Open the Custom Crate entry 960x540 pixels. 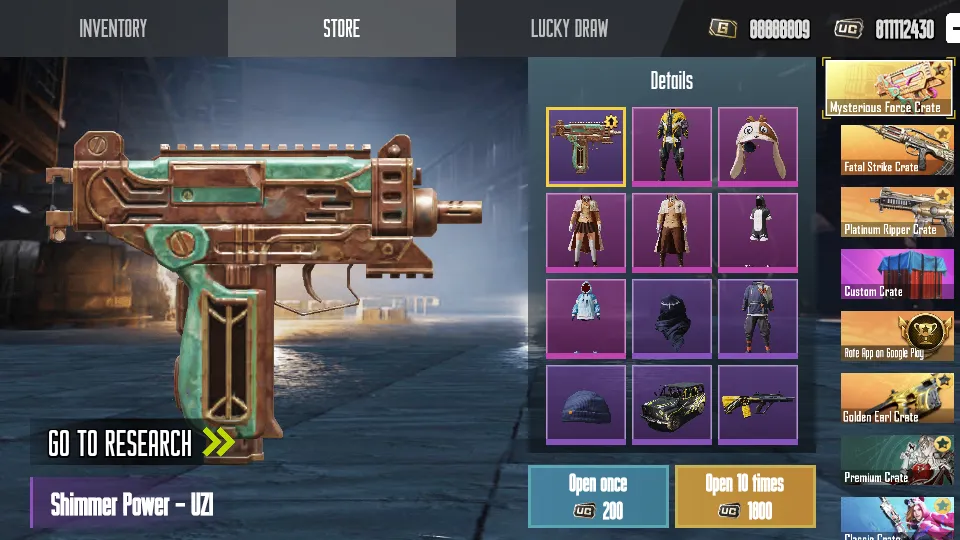[896, 274]
